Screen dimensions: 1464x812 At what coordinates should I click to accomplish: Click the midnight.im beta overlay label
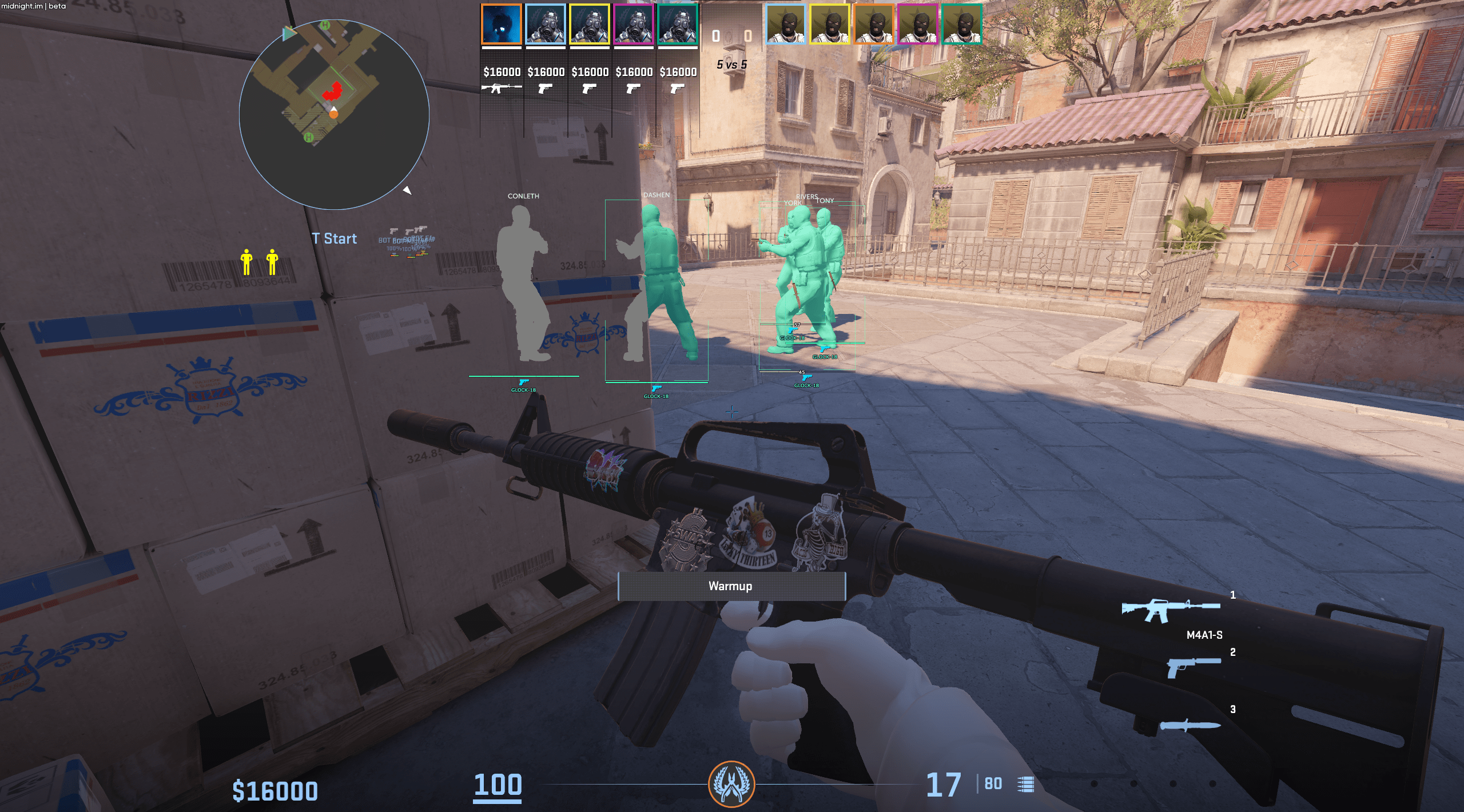[33, 6]
